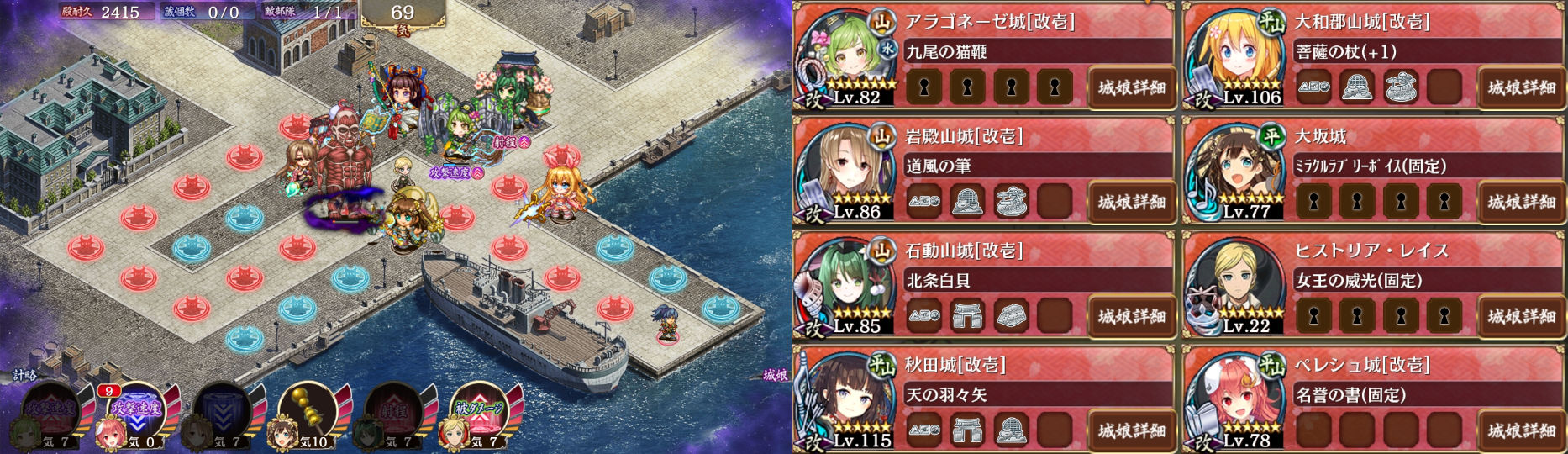Screen dimensions: 1568x454
Task: View 城娘詳細 for 岩殿山城[改壱]
Action: click(x=1131, y=202)
